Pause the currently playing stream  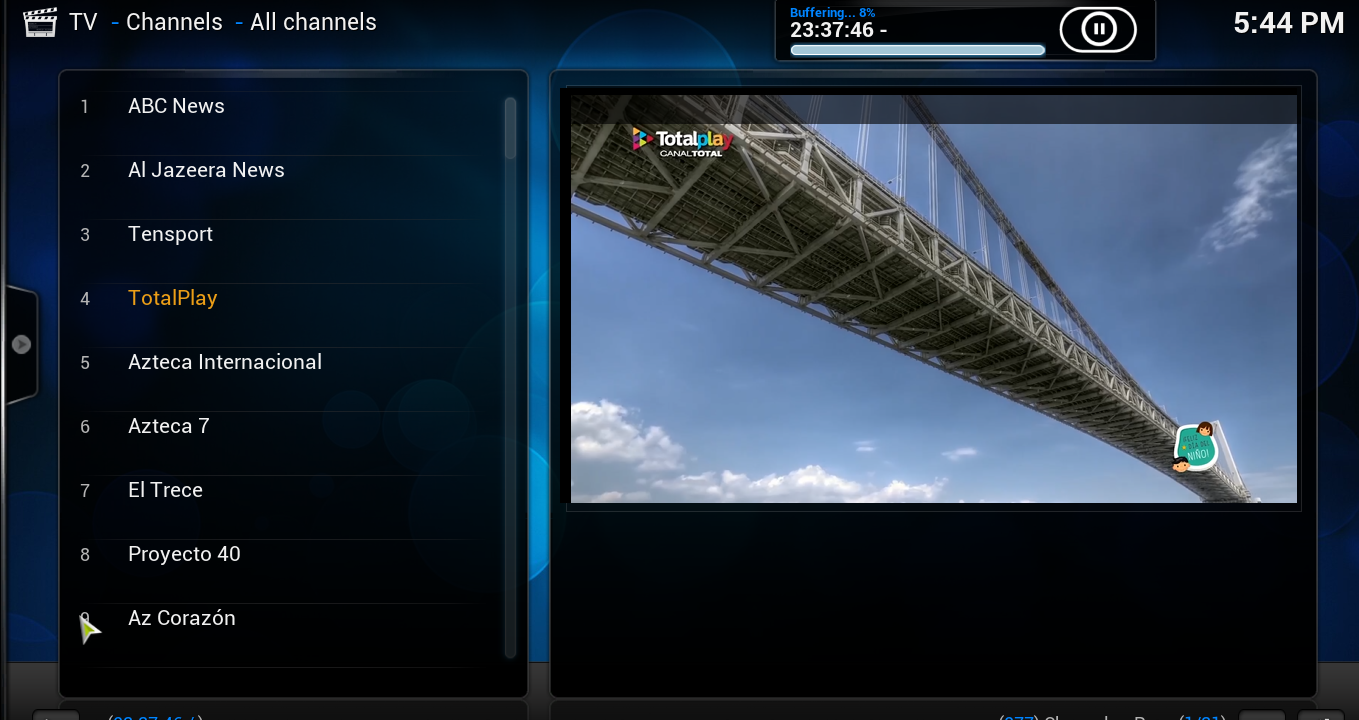point(1096,28)
